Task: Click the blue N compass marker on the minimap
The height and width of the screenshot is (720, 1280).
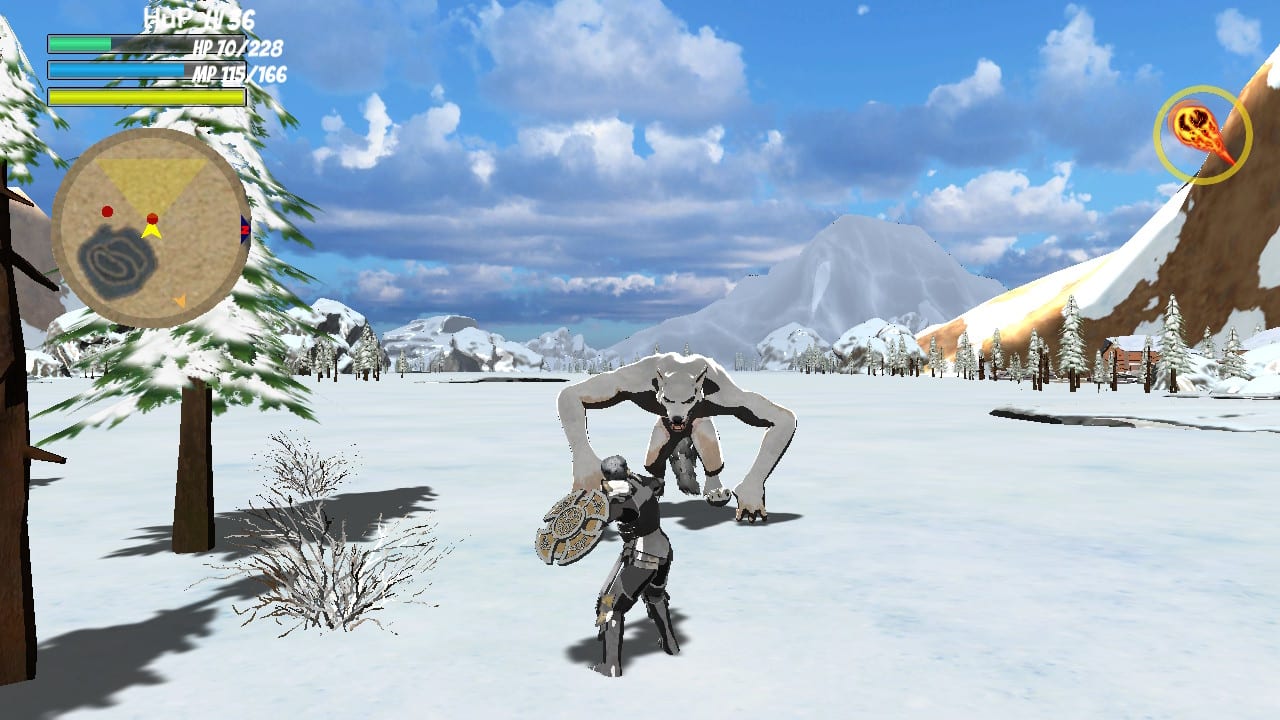Action: pyautogui.click(x=245, y=228)
